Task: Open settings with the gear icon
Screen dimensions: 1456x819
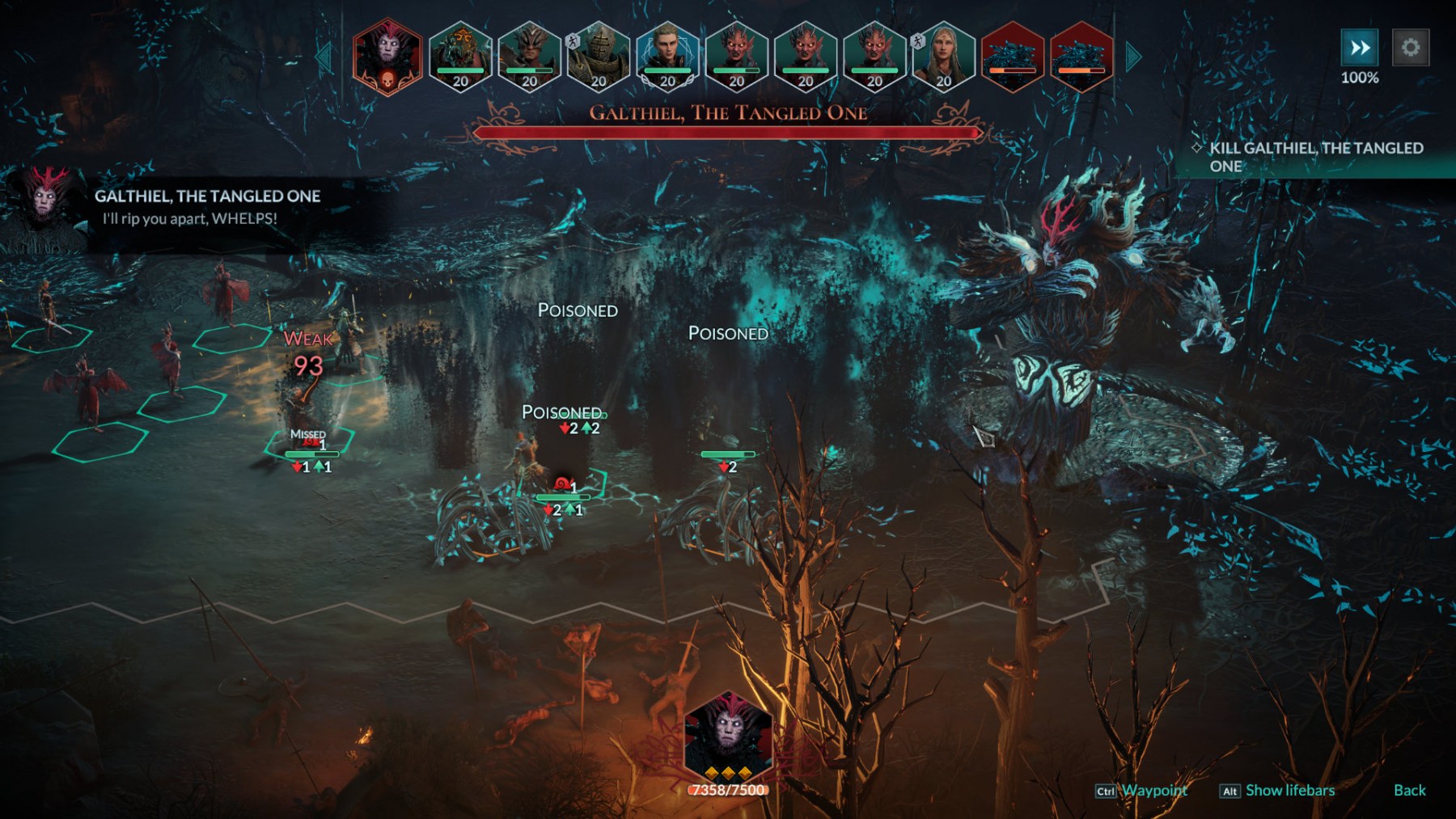Action: pos(1411,48)
